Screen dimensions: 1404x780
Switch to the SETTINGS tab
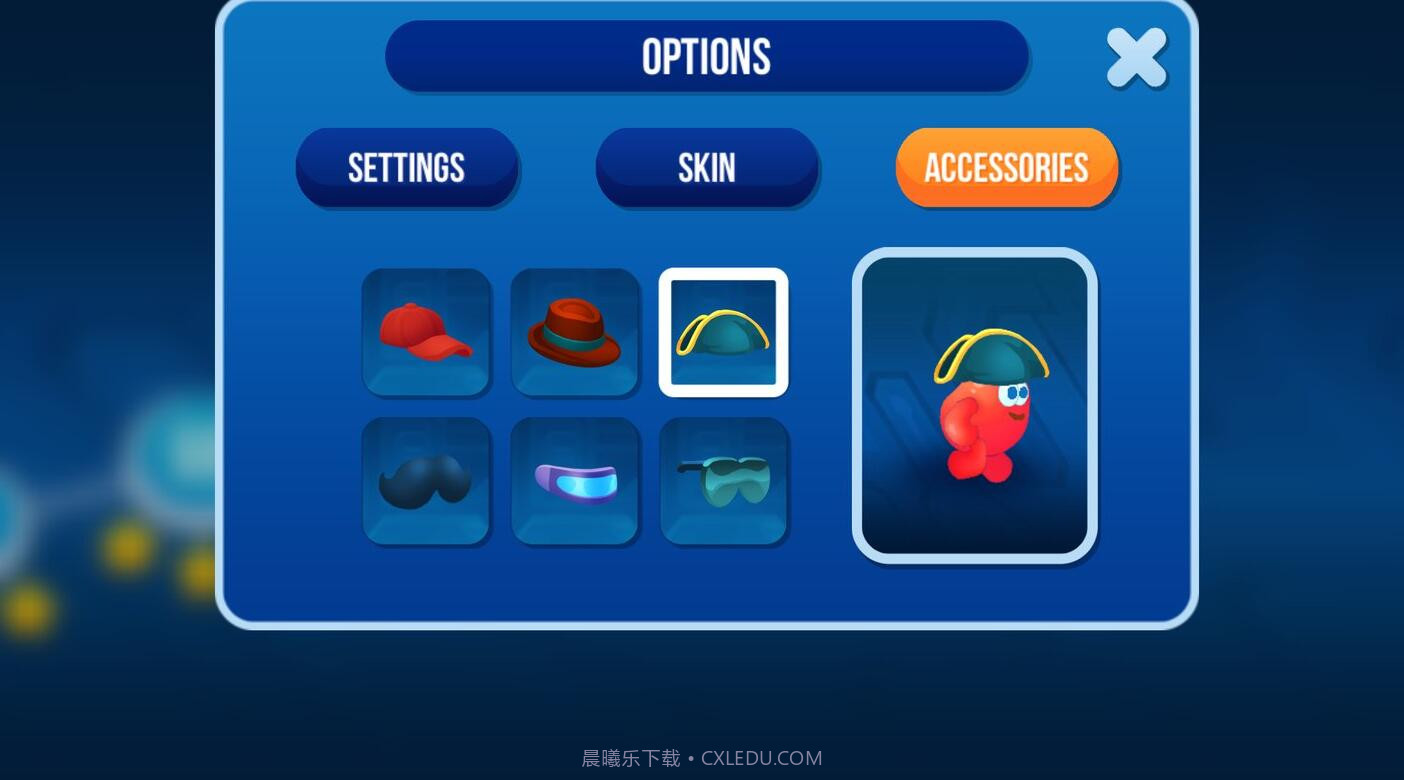click(407, 167)
